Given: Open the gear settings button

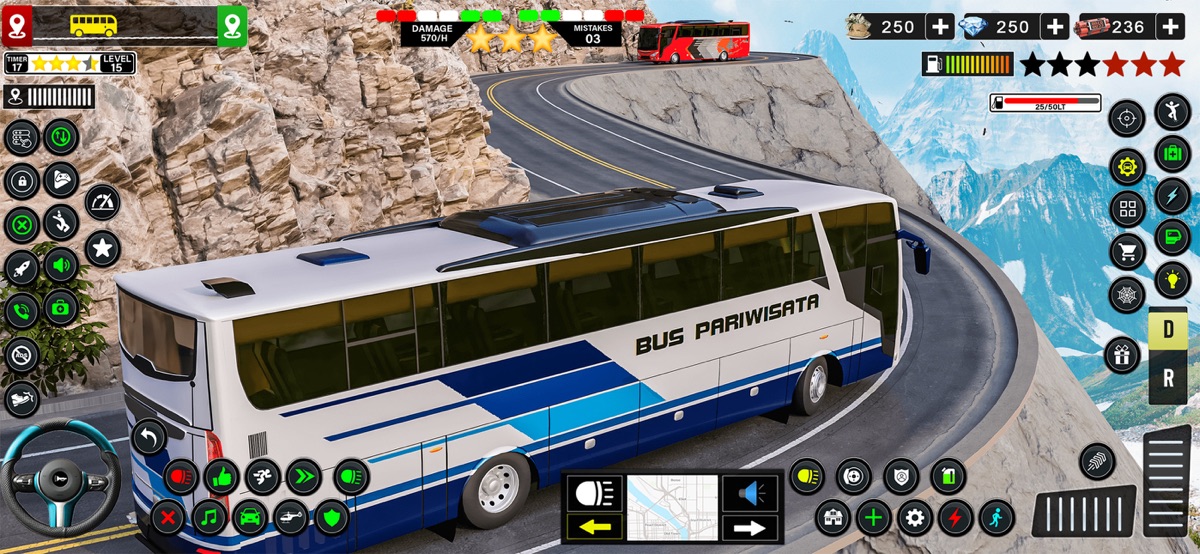Looking at the screenshot, I should [x=914, y=518].
